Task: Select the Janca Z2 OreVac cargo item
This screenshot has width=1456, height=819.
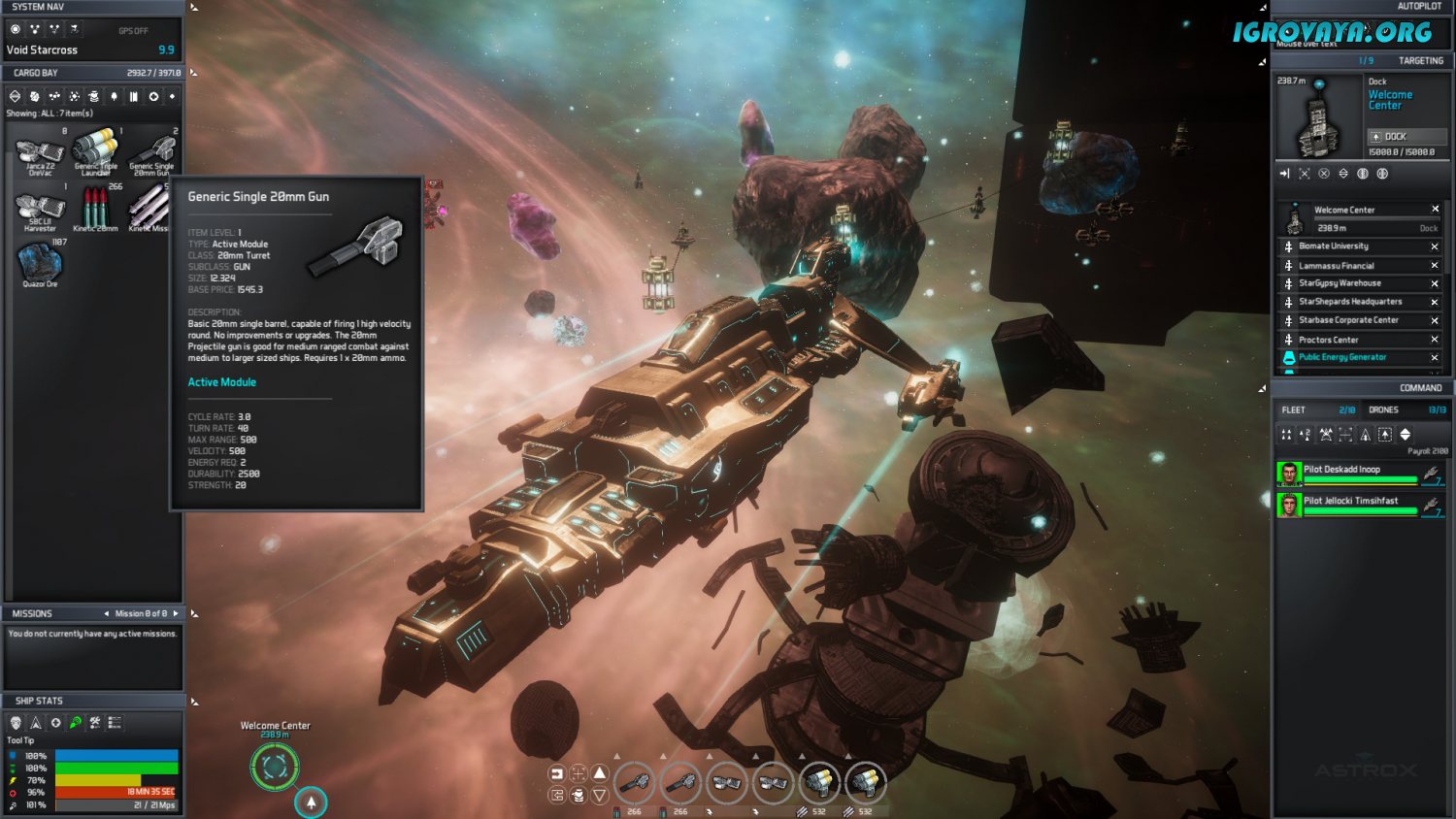Action: [40, 152]
